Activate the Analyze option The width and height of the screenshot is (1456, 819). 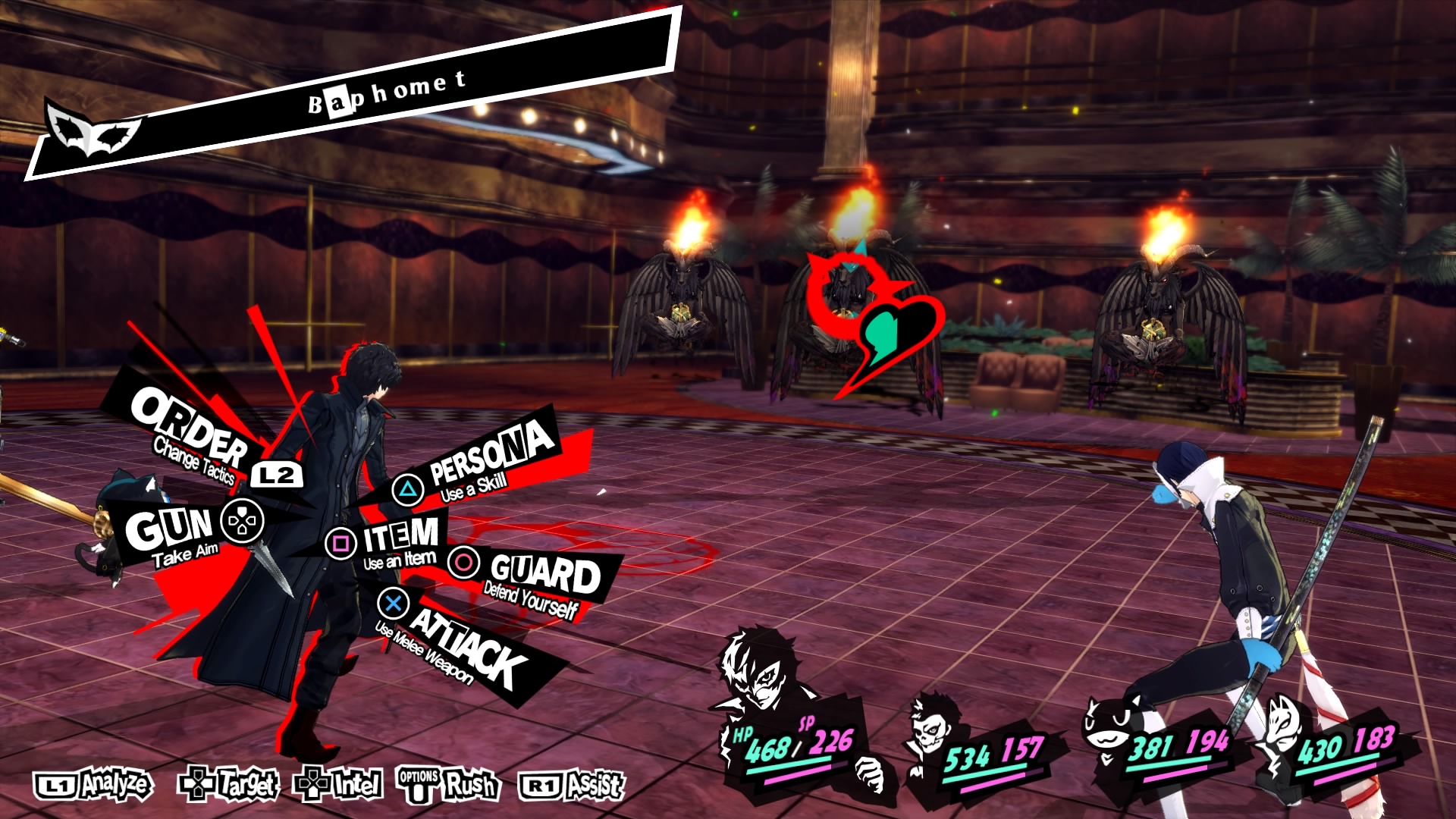click(94, 785)
